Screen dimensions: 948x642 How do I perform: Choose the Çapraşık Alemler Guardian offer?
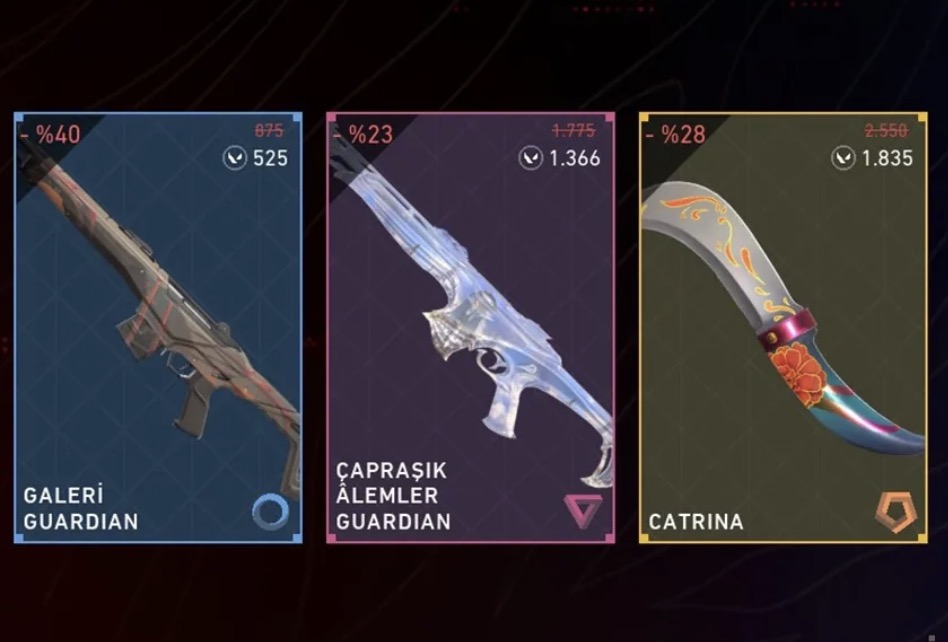click(471, 328)
